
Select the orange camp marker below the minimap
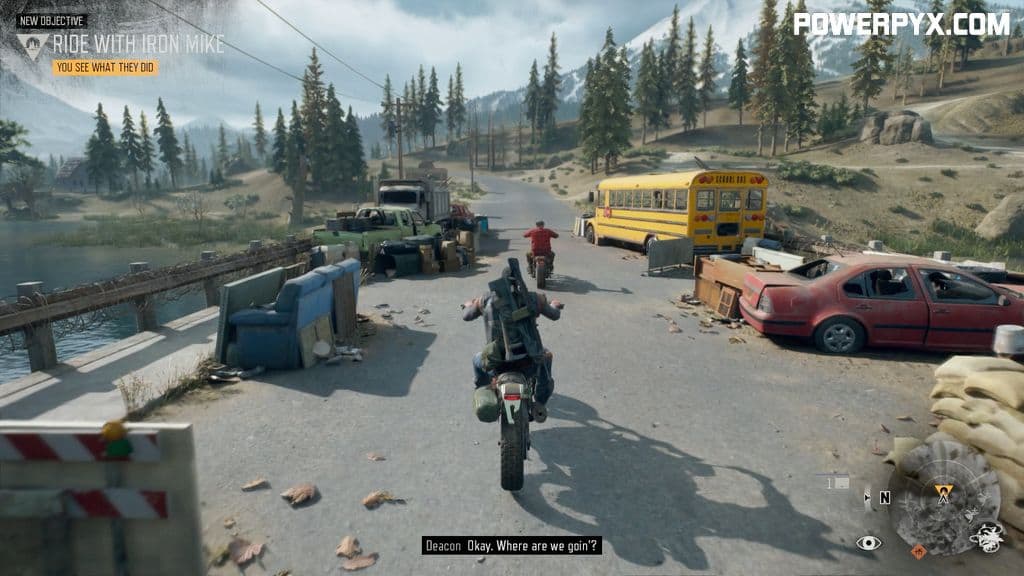coord(918,551)
